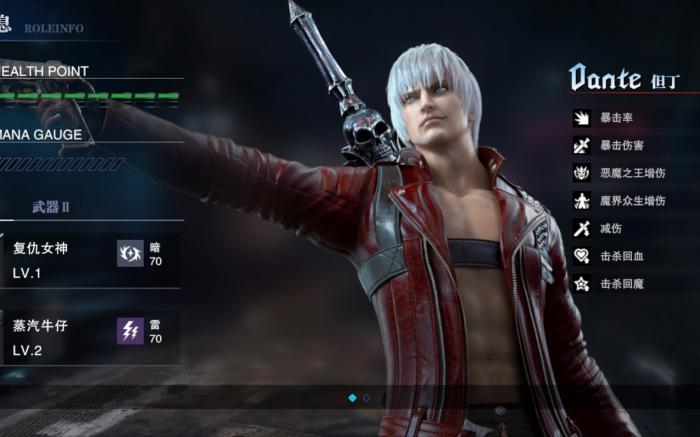Select the 恶魔之王增伤 stat entry

[x=634, y=174]
